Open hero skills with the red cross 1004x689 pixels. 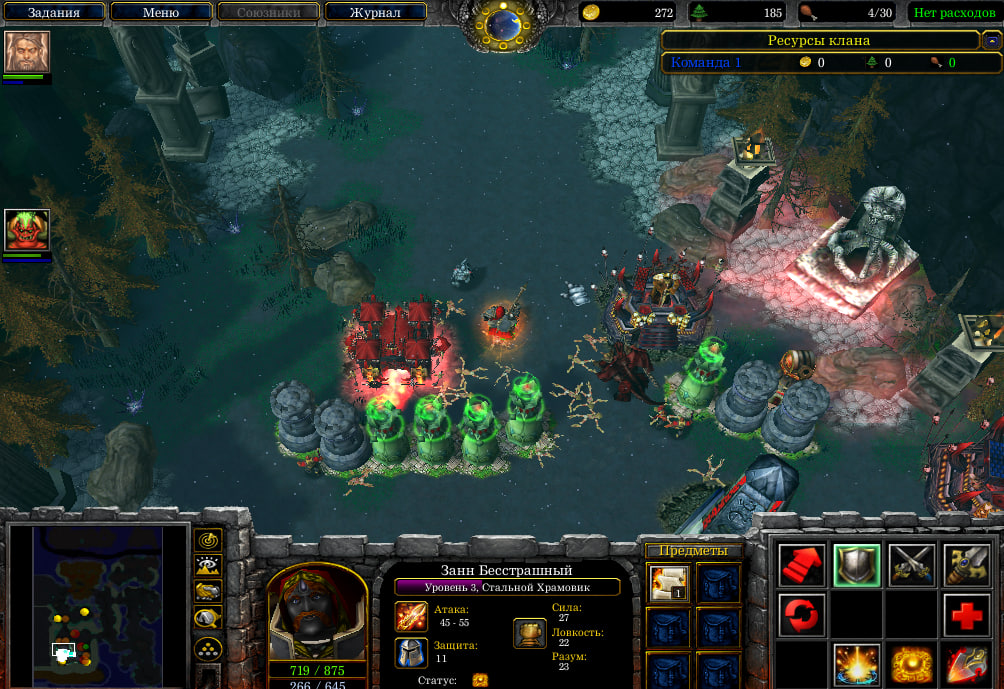click(x=966, y=615)
